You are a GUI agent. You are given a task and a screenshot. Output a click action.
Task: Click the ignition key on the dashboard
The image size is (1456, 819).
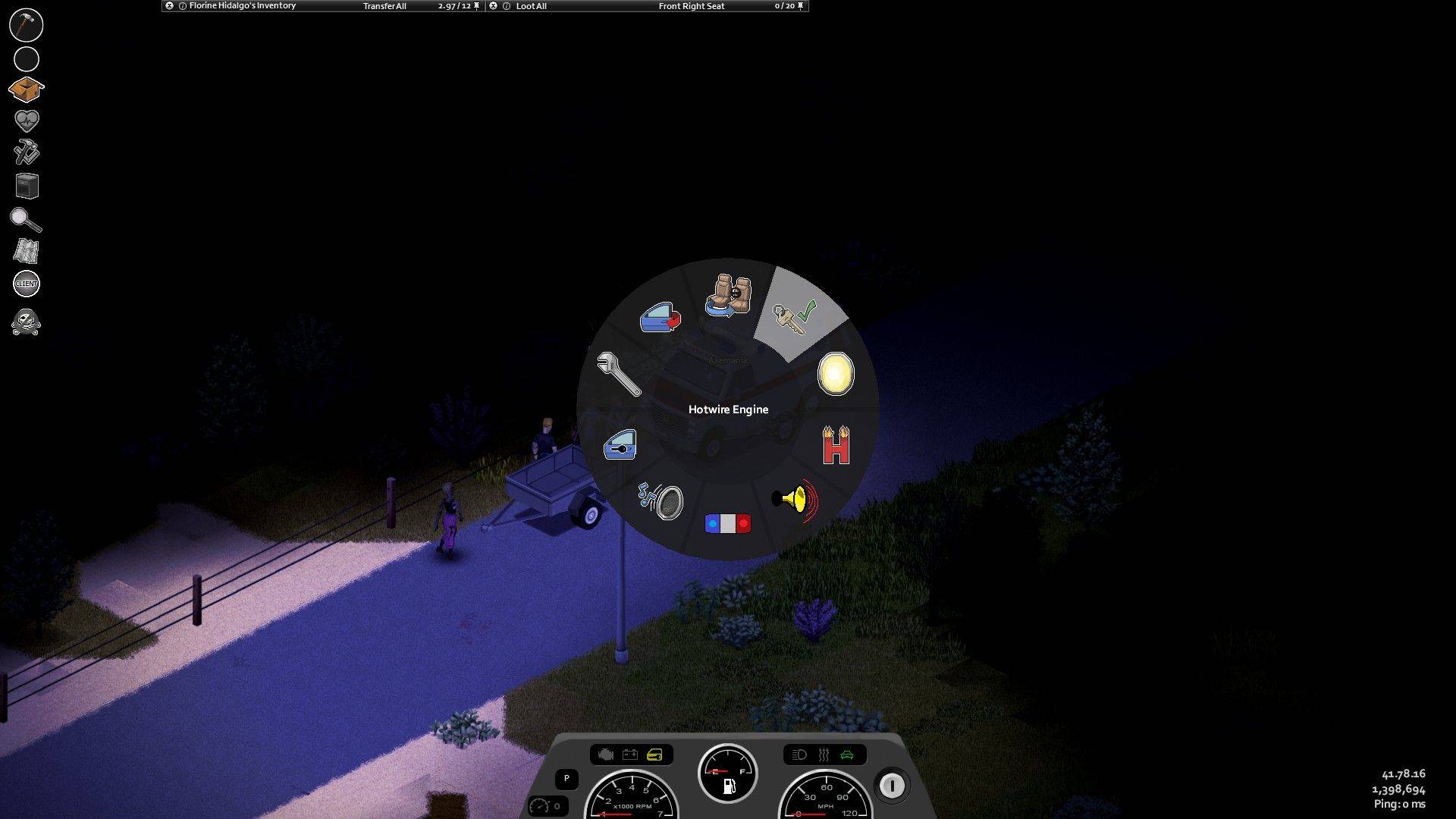[x=892, y=786]
